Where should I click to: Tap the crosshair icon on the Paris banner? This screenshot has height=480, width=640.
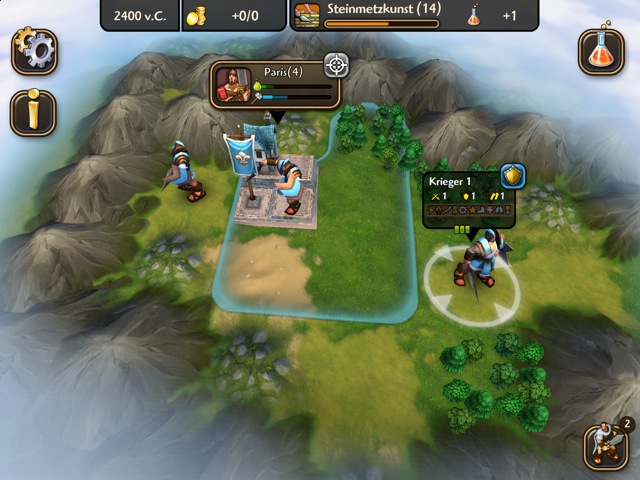click(337, 66)
